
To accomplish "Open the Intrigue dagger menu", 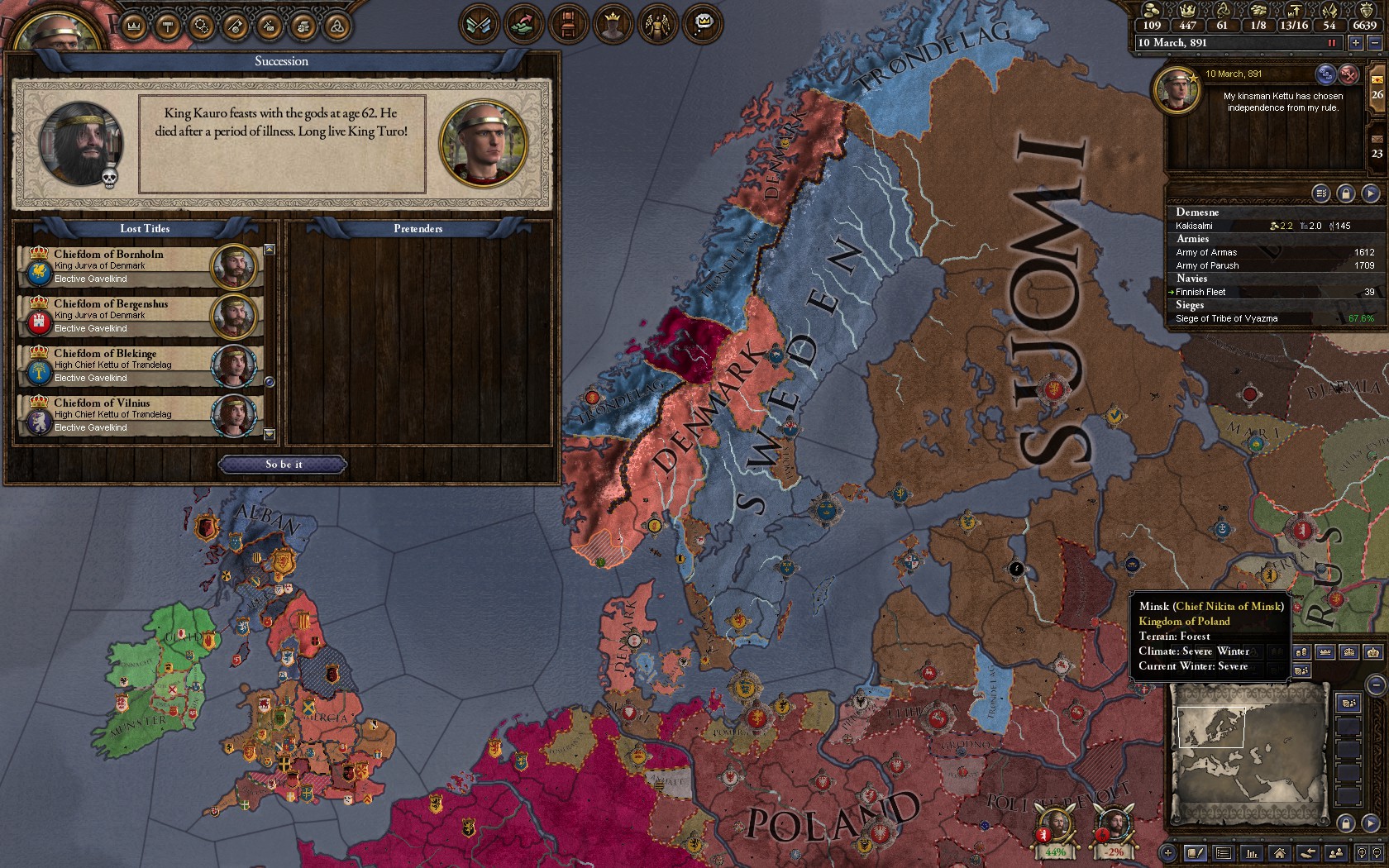I will (235, 26).
